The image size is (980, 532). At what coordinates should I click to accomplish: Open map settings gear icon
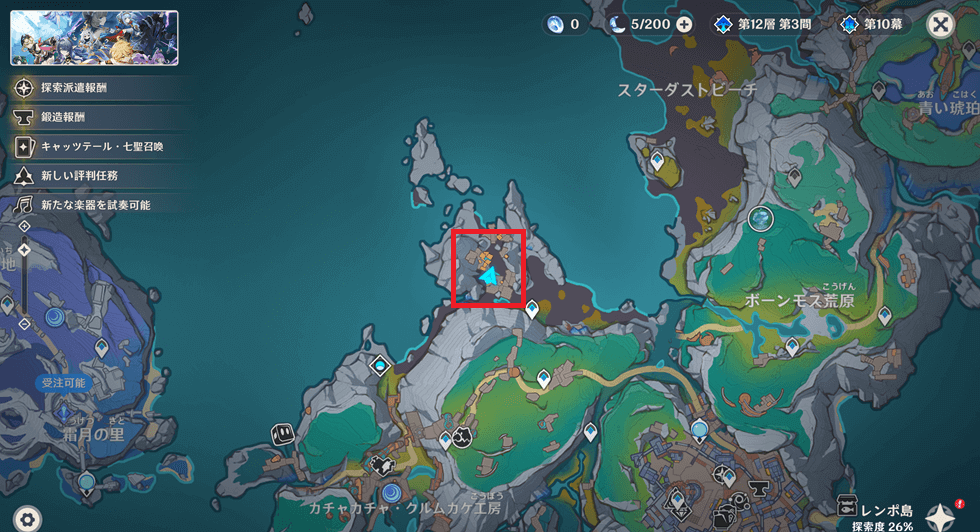point(27,518)
